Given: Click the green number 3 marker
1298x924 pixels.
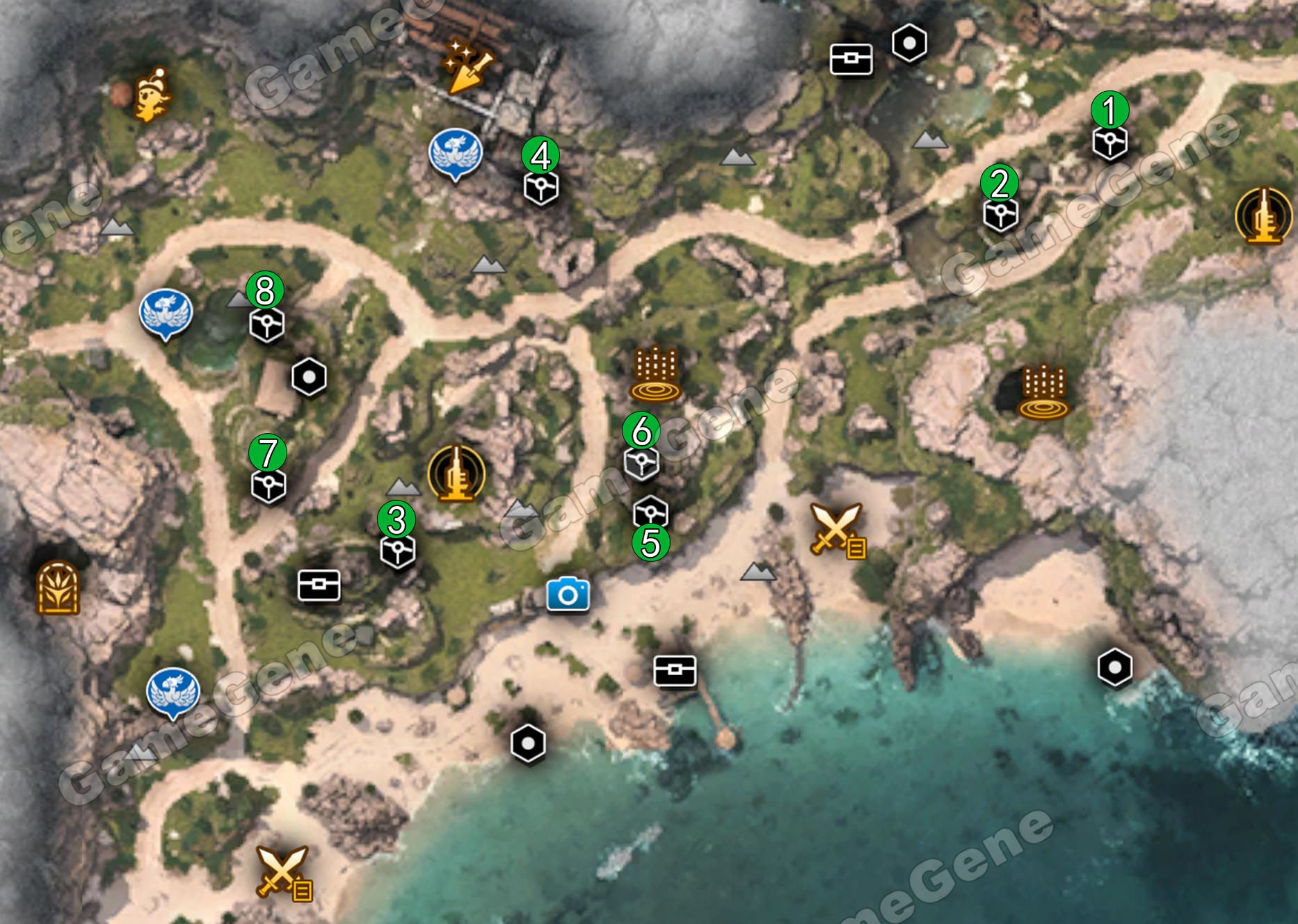Looking at the screenshot, I should click(x=396, y=519).
